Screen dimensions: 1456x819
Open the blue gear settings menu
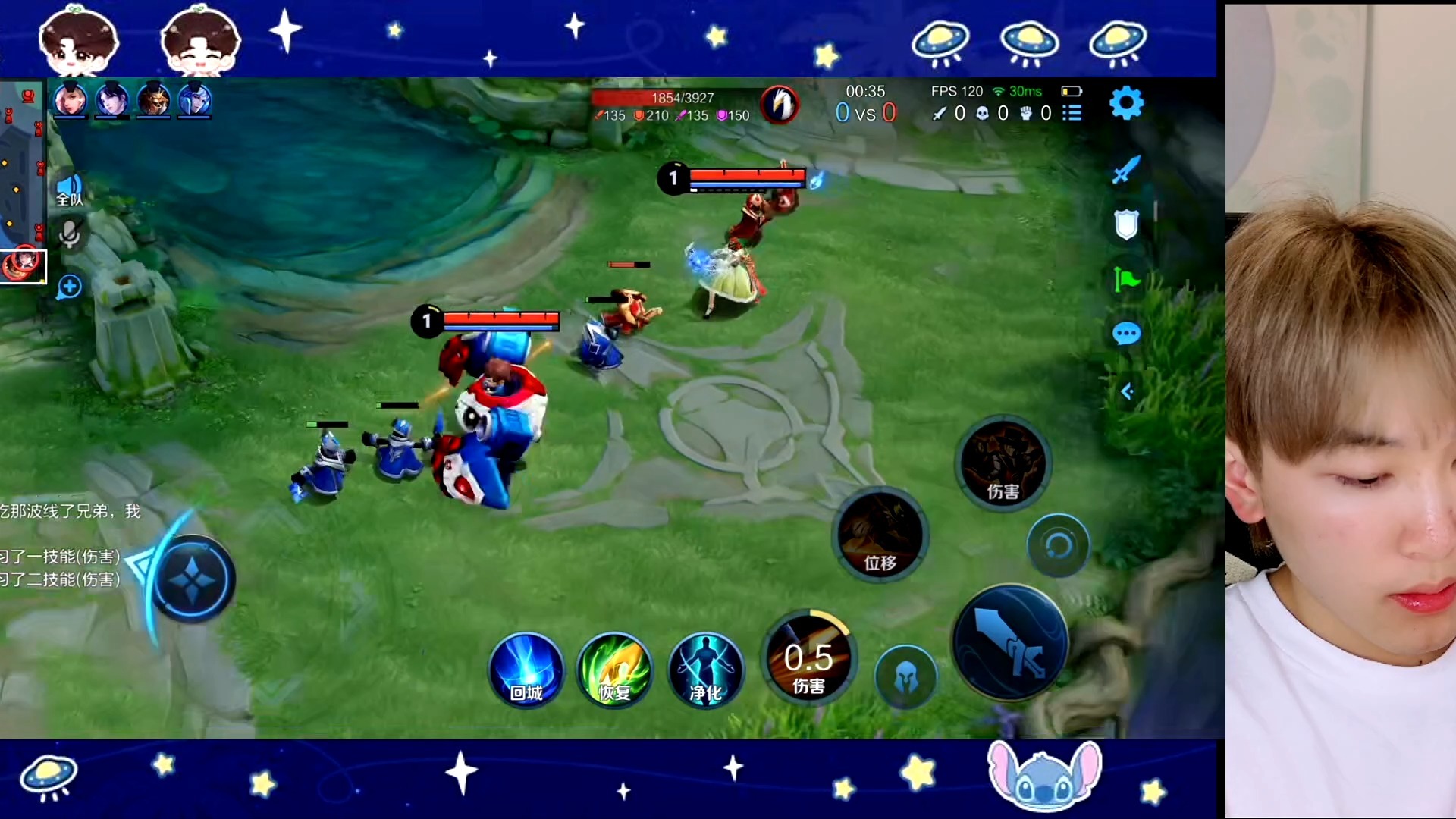1126,103
